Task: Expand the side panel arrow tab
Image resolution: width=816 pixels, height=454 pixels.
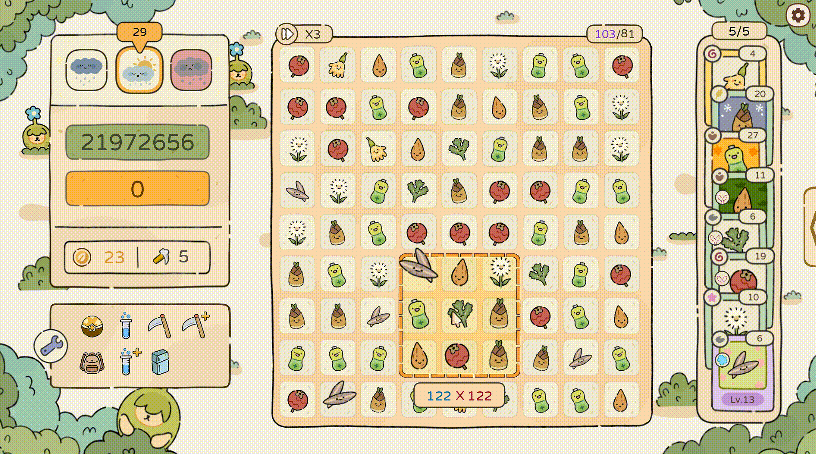Action: [x=809, y=228]
